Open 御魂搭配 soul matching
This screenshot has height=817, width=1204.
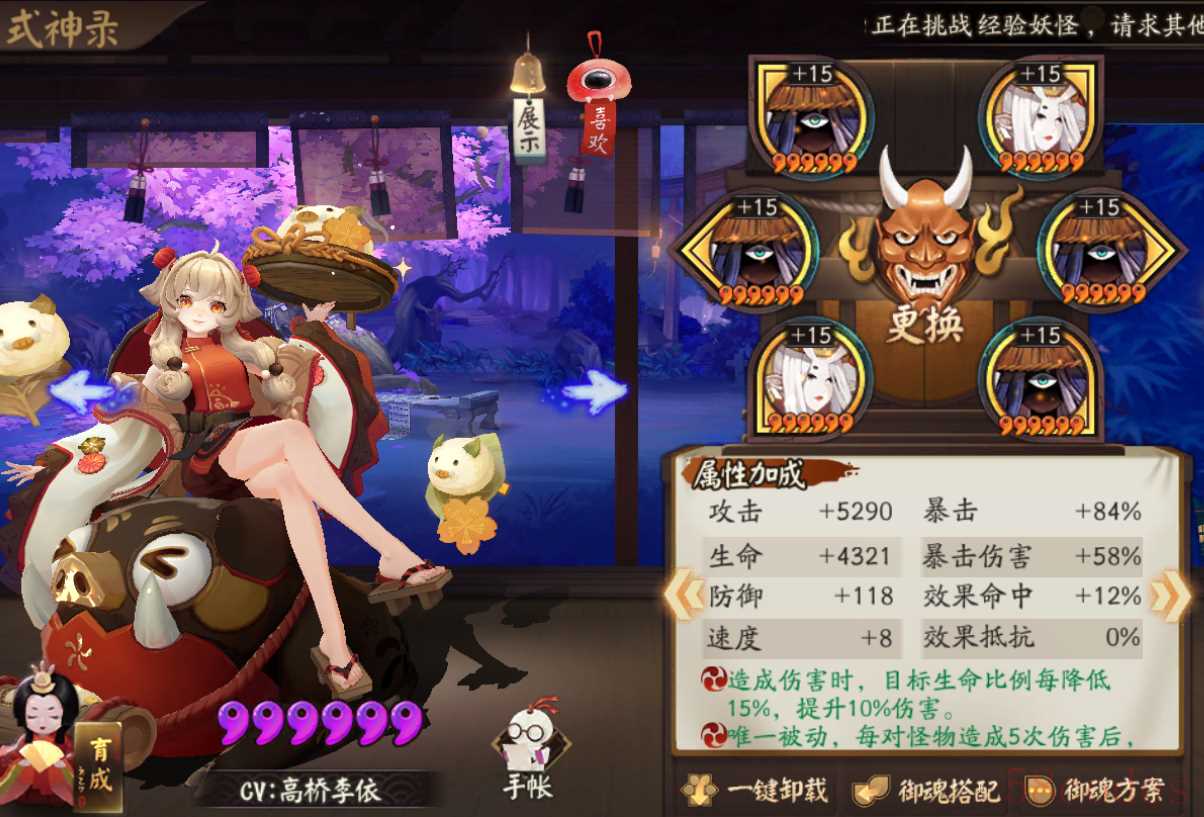point(927,791)
